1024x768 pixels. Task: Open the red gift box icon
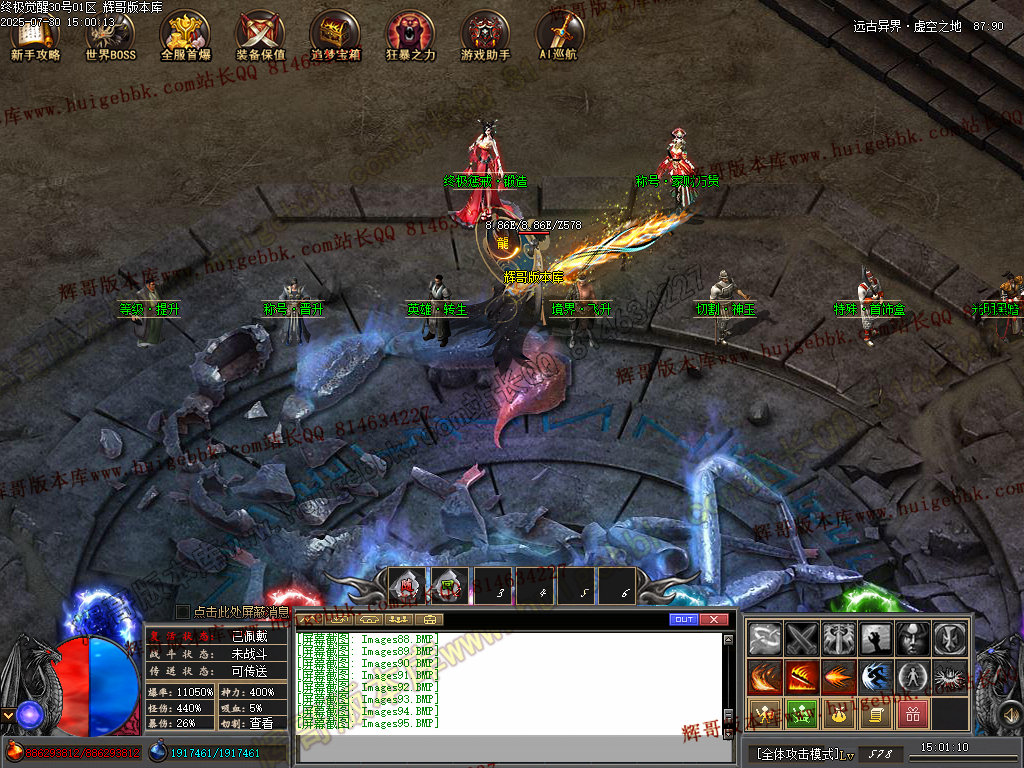coord(913,714)
